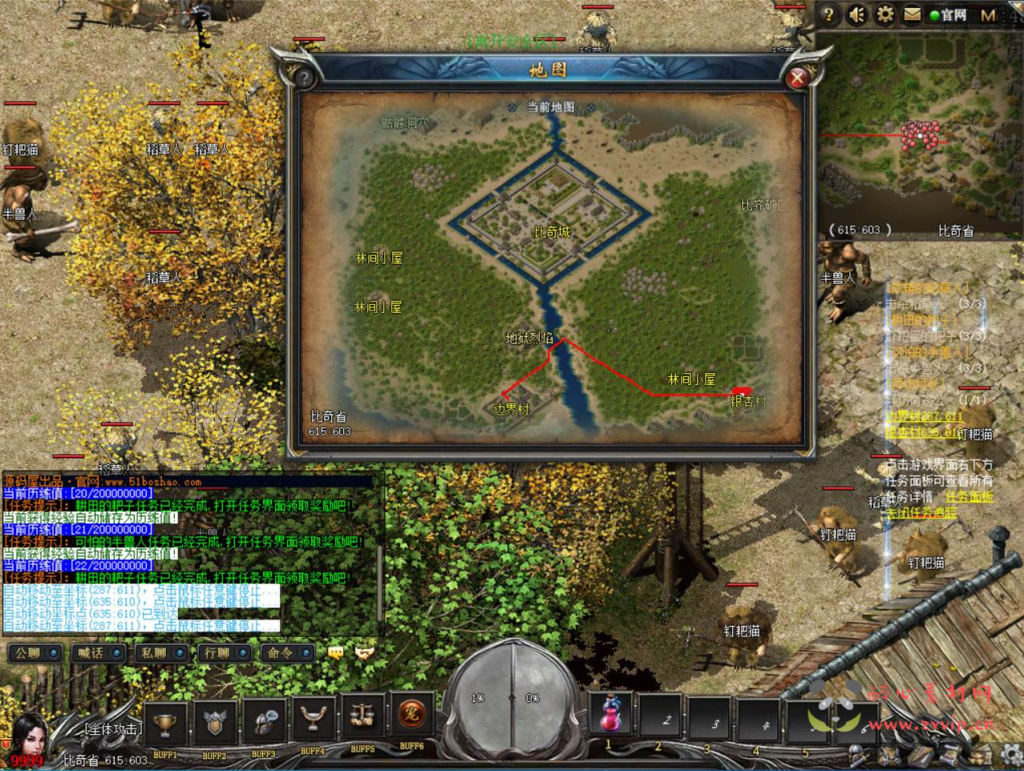Open the help question mark icon in top bar
Viewport: 1024px width, 771px height.
coord(829,14)
